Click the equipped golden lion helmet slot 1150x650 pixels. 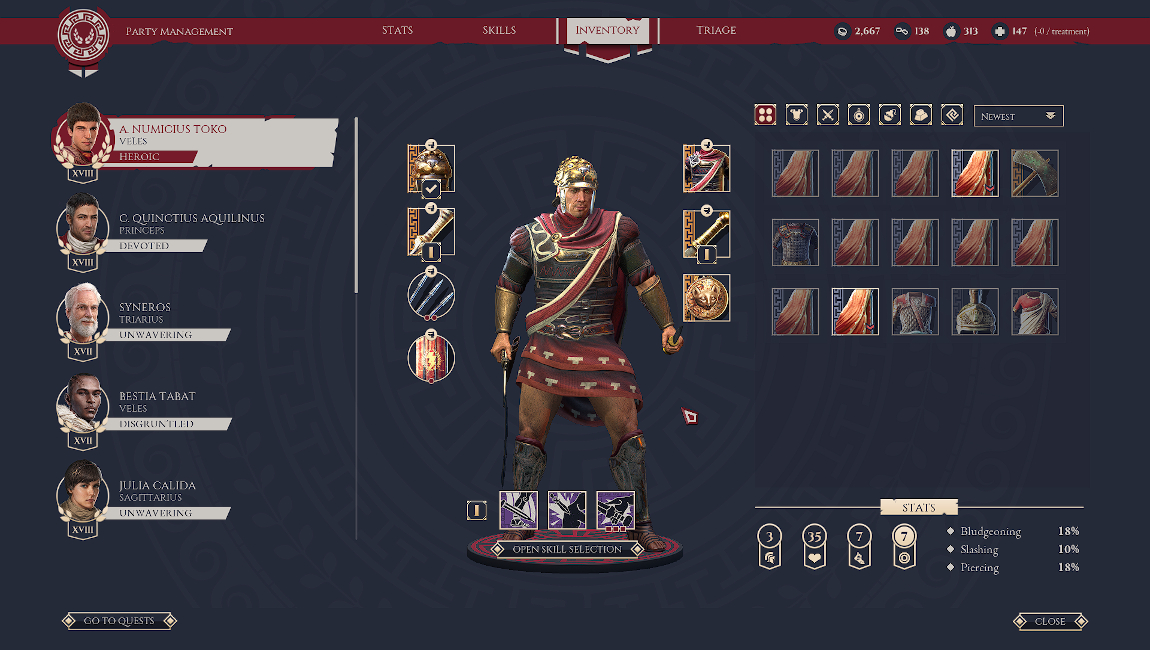point(431,168)
